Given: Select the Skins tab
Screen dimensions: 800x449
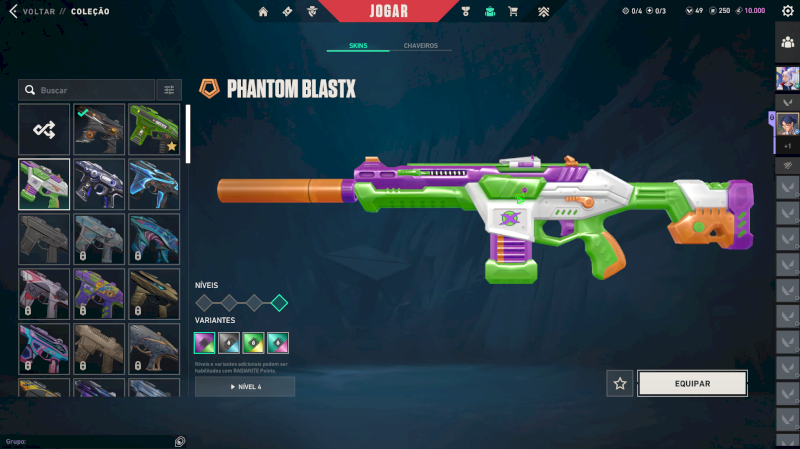Looking at the screenshot, I should [x=358, y=46].
